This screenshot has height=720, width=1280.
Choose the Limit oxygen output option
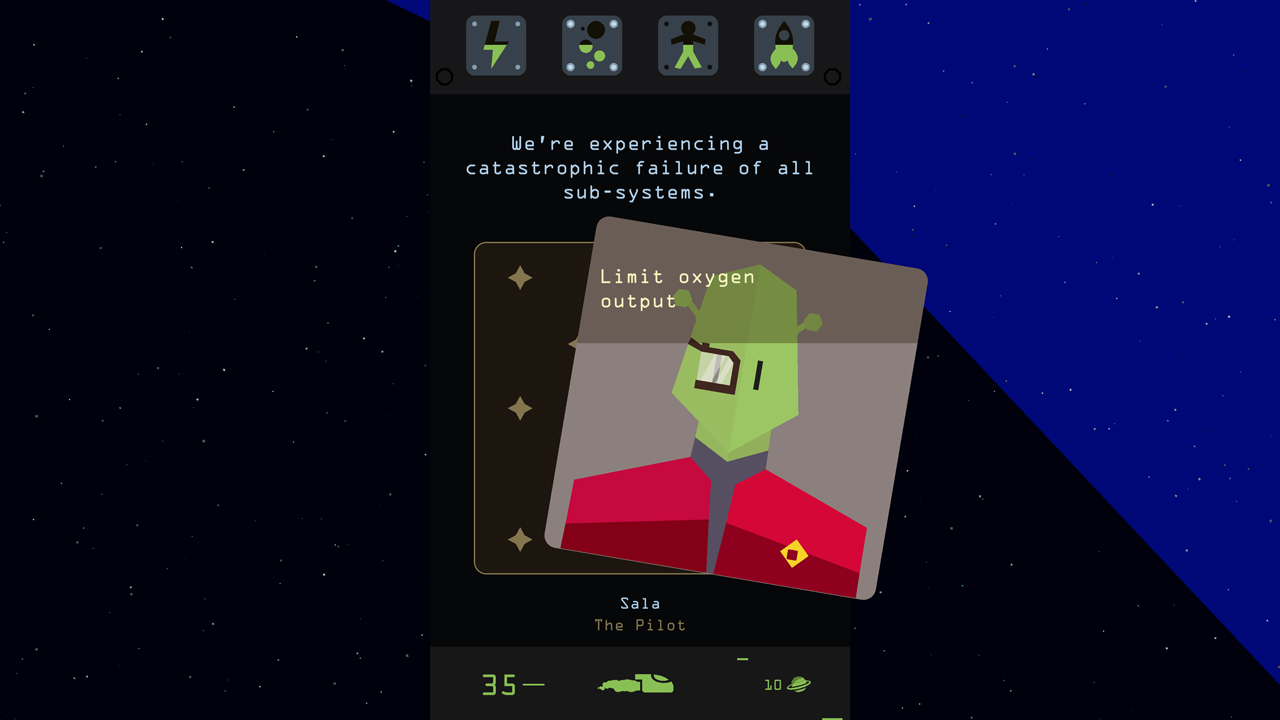[676, 288]
